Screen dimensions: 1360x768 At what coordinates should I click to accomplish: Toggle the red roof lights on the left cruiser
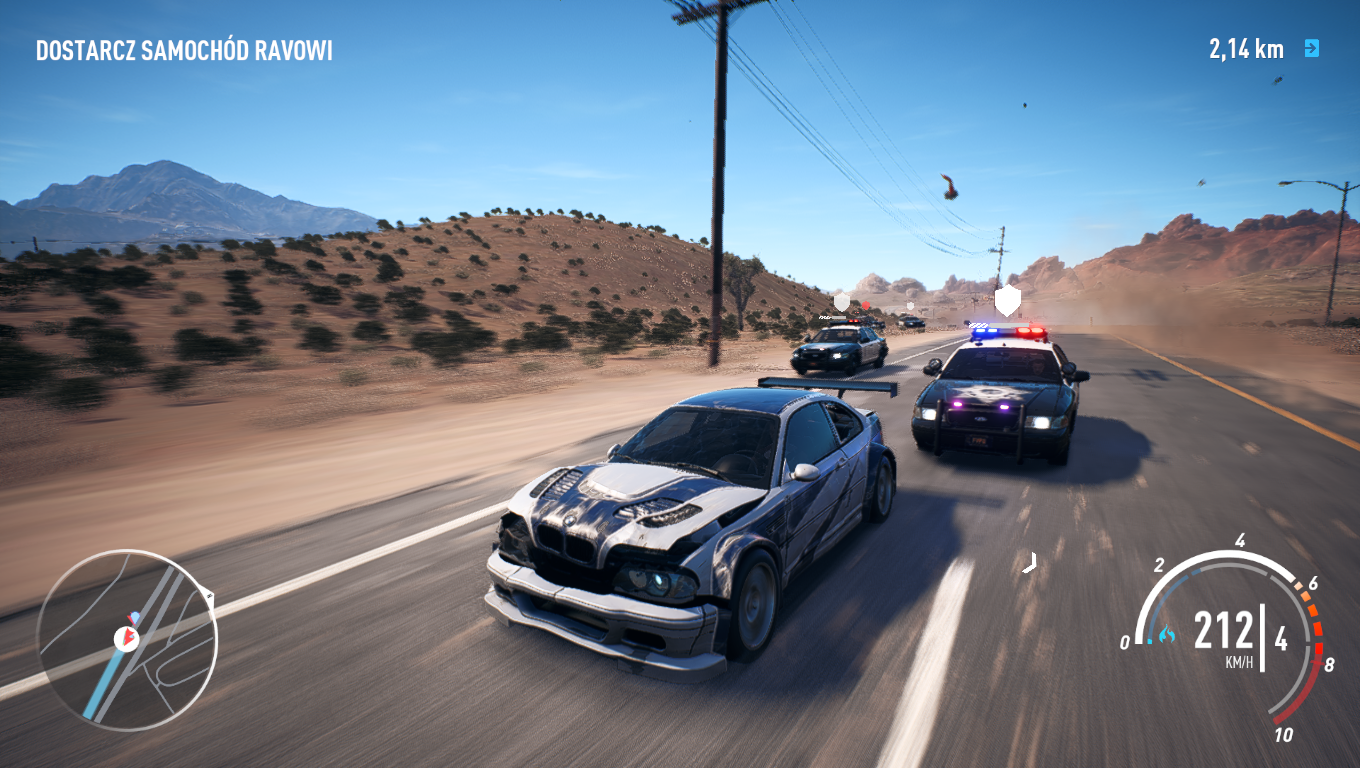[853, 321]
